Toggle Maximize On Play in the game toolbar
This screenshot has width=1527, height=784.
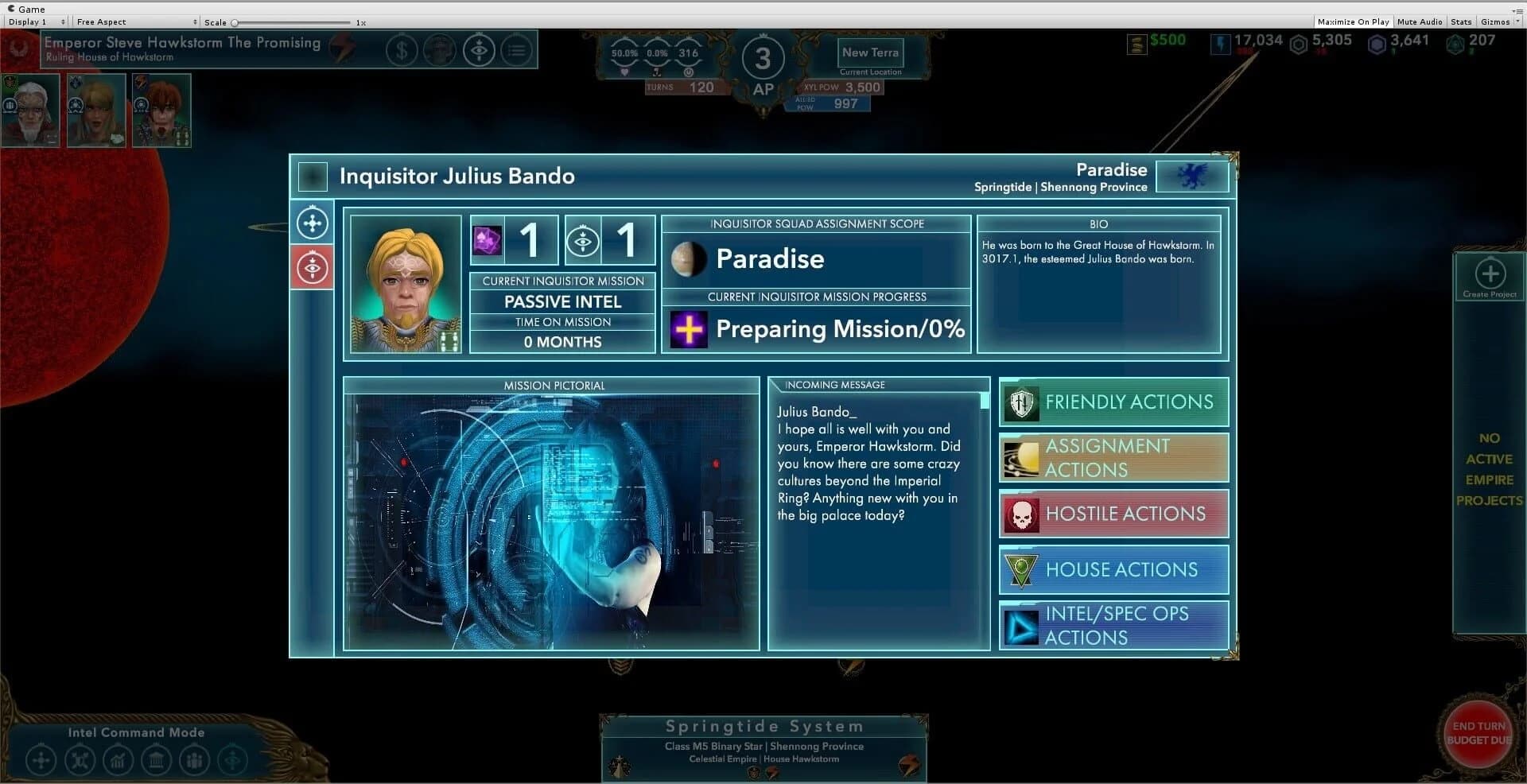click(1353, 21)
